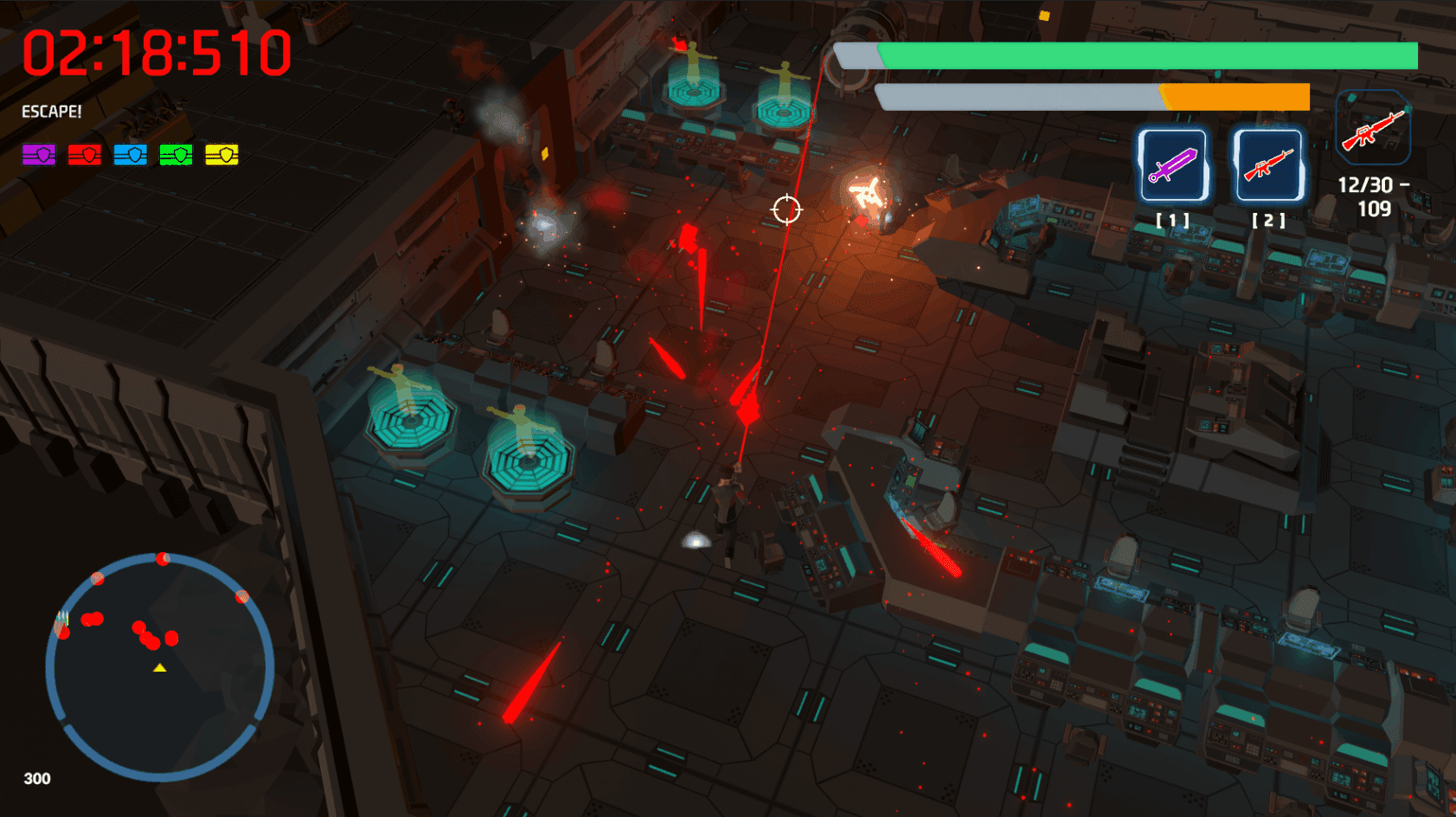Click the red shield keycard icon
The height and width of the screenshot is (817, 1456).
click(83, 156)
